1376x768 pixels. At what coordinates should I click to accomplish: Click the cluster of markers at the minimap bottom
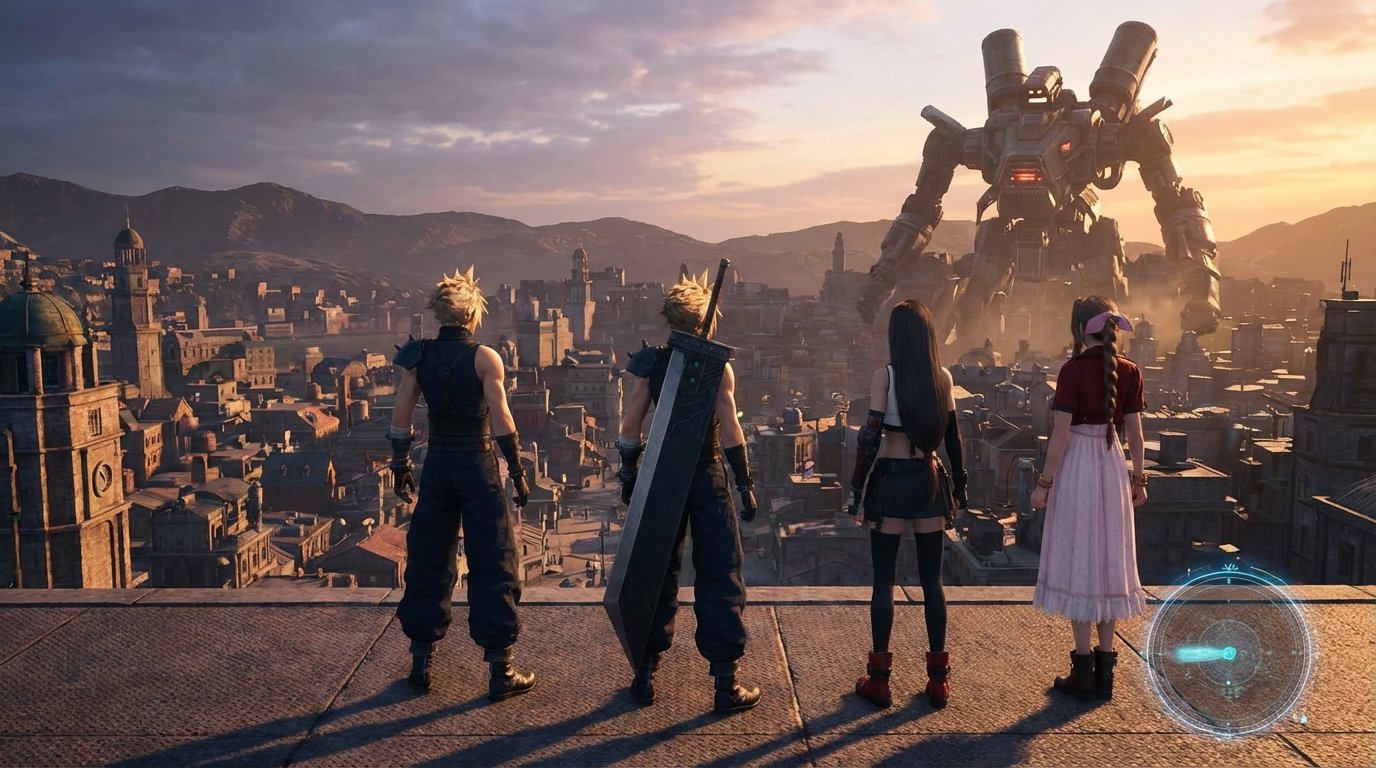pos(1231,692)
